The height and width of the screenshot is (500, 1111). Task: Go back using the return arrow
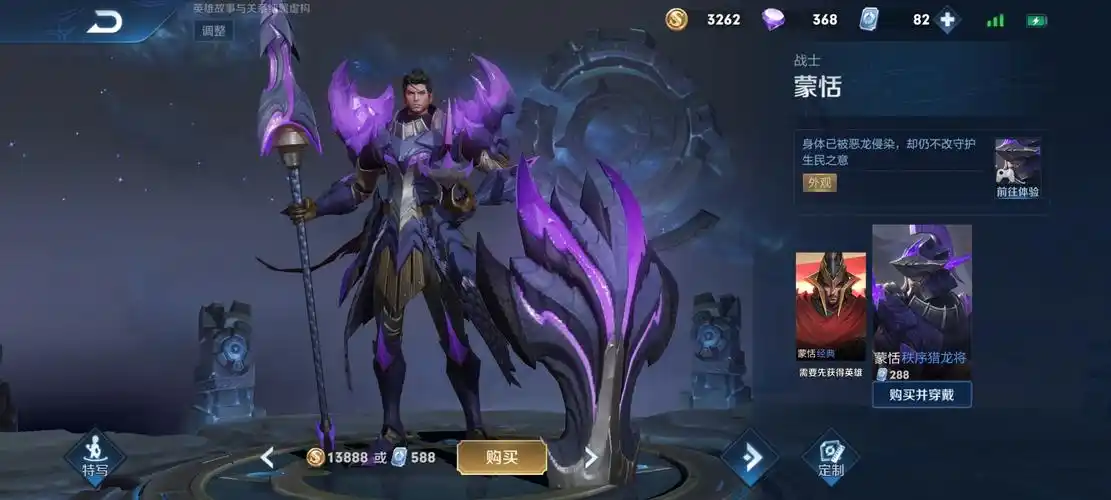pos(104,21)
